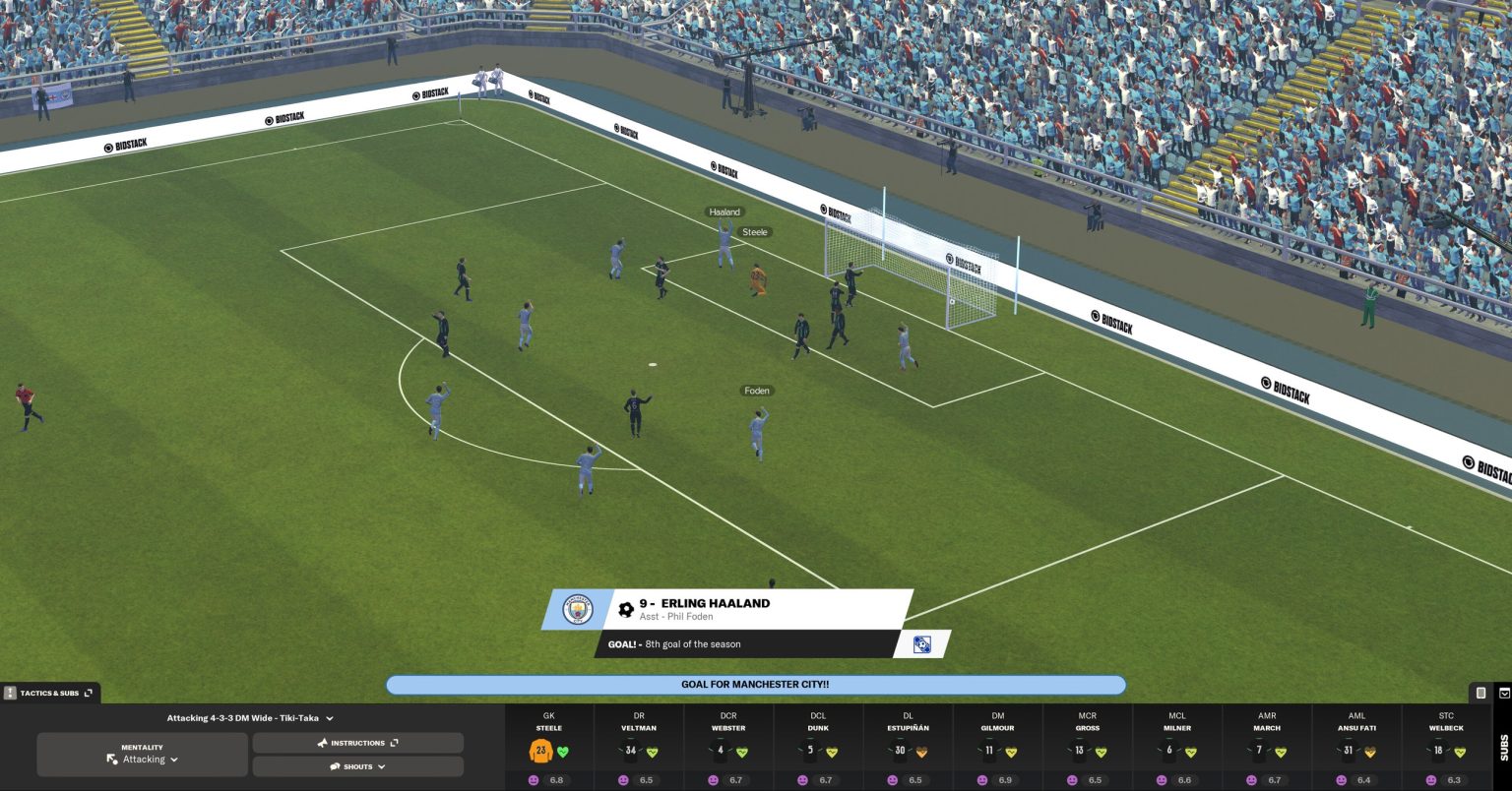The height and width of the screenshot is (791, 1512).
Task: Click the football icon beside Erling Haaland's name
Action: pos(627,608)
